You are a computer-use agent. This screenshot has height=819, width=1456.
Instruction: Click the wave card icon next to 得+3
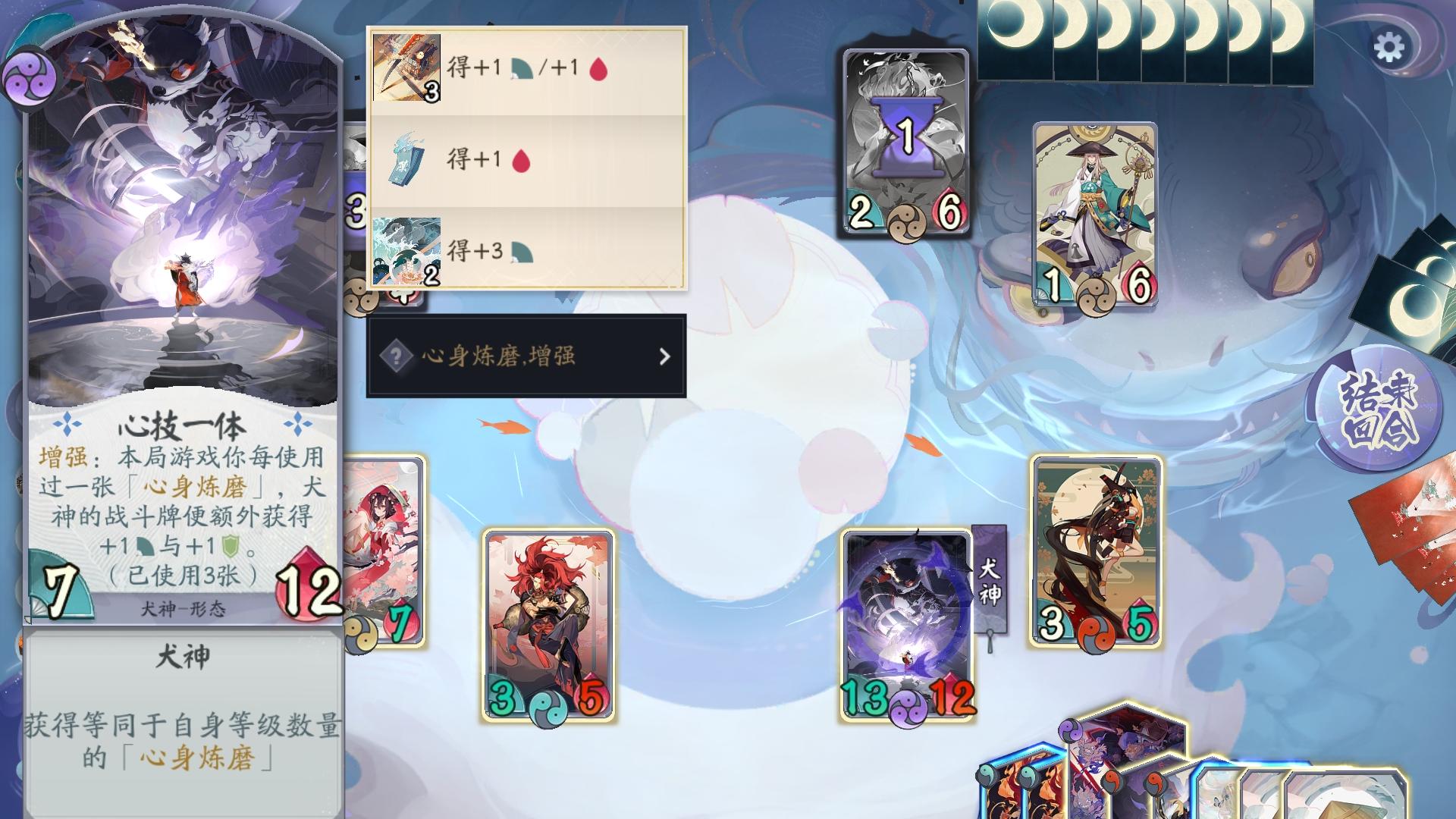coord(406,253)
